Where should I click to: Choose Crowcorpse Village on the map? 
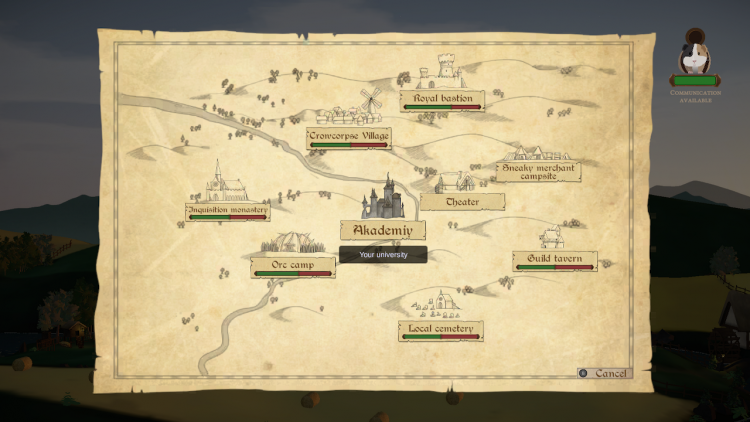pos(348,136)
